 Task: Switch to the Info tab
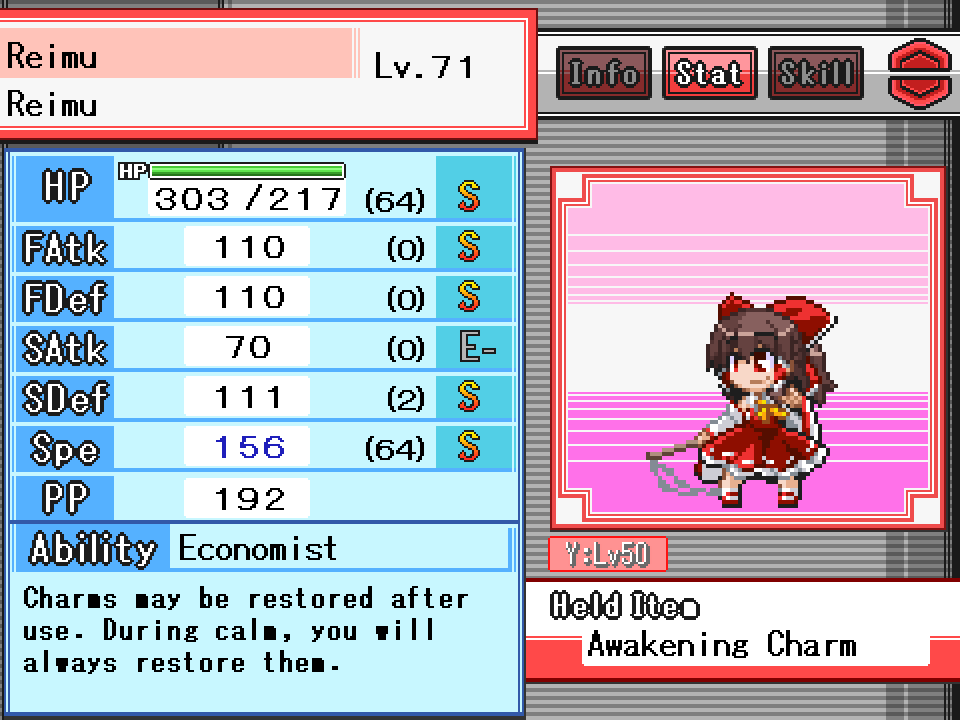tap(603, 73)
